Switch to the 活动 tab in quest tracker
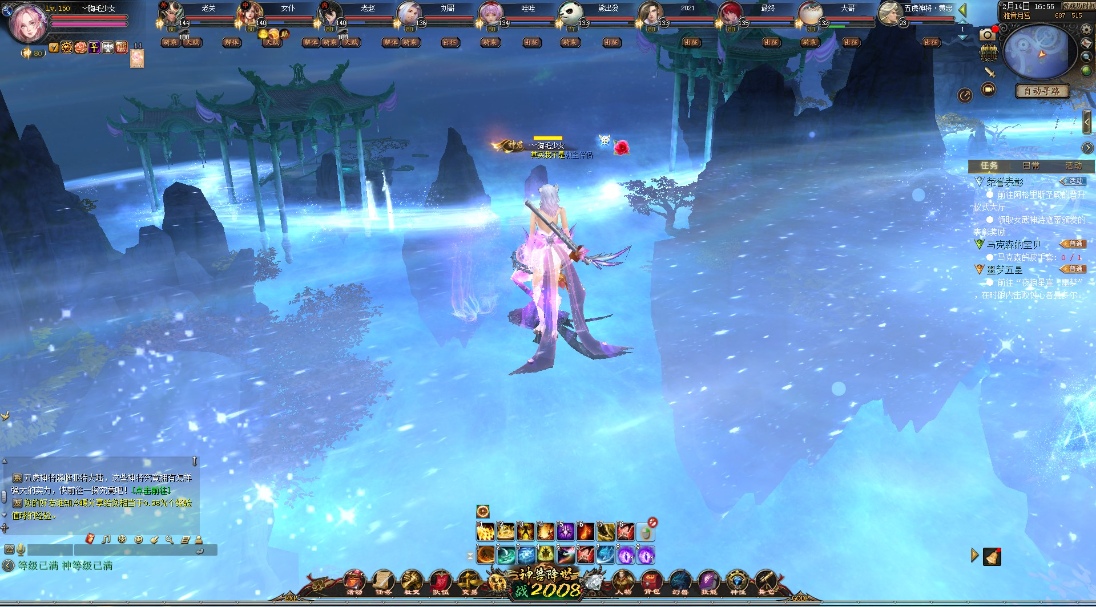The height and width of the screenshot is (607, 1096). tap(1072, 165)
